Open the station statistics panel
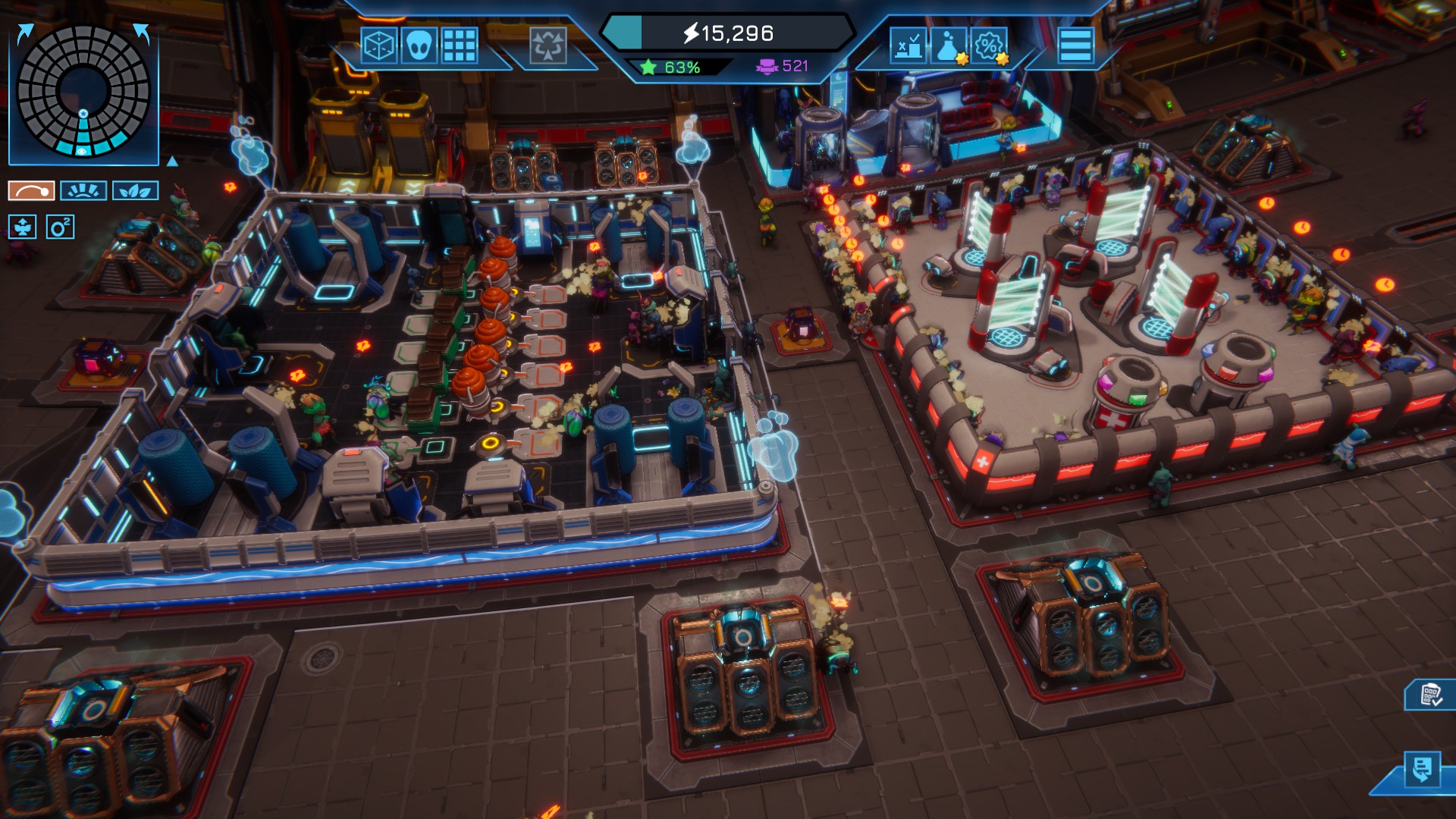1456x819 pixels. click(908, 45)
